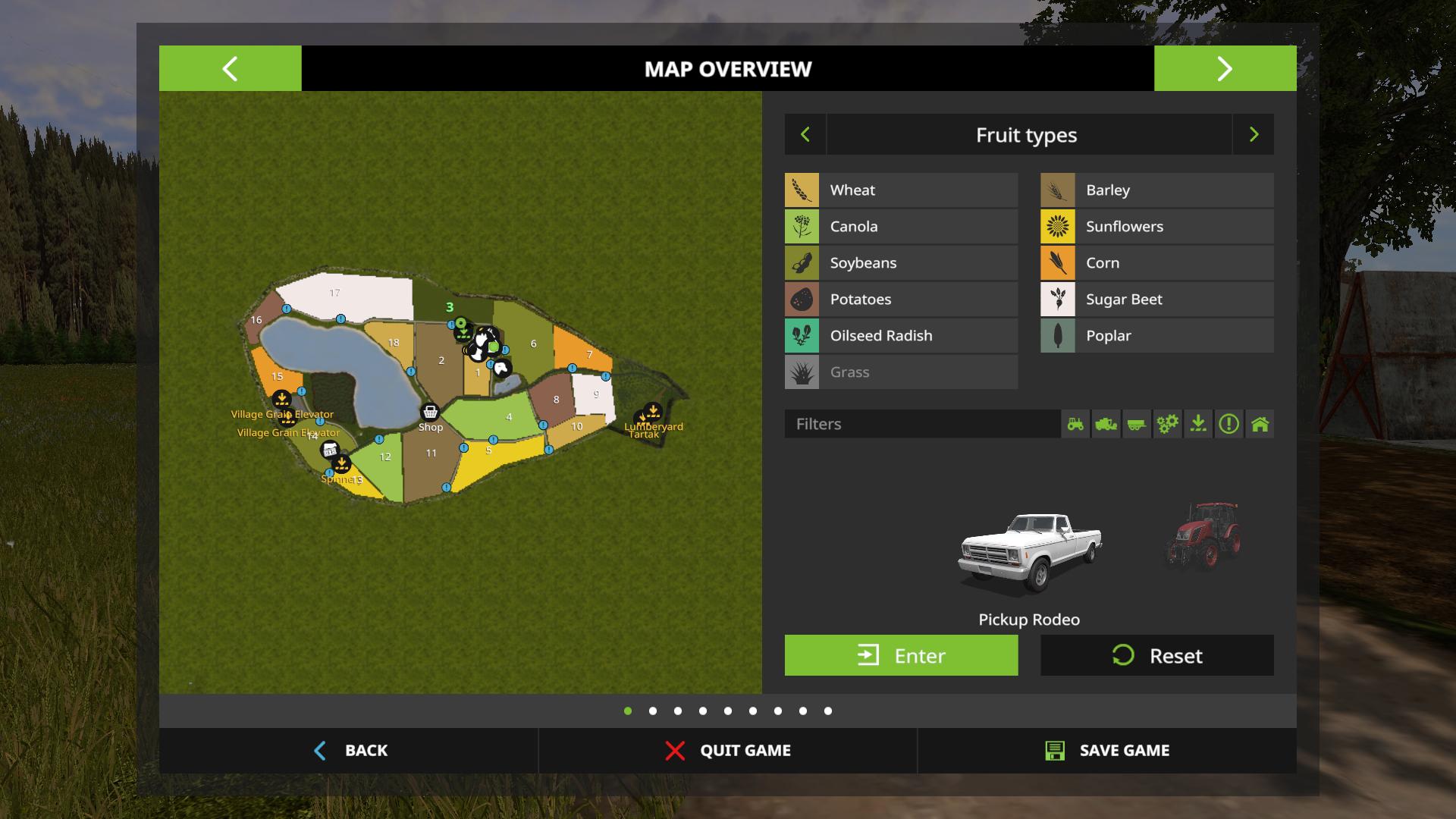Reset the selected vehicle
The height and width of the screenshot is (819, 1456).
pos(1156,655)
